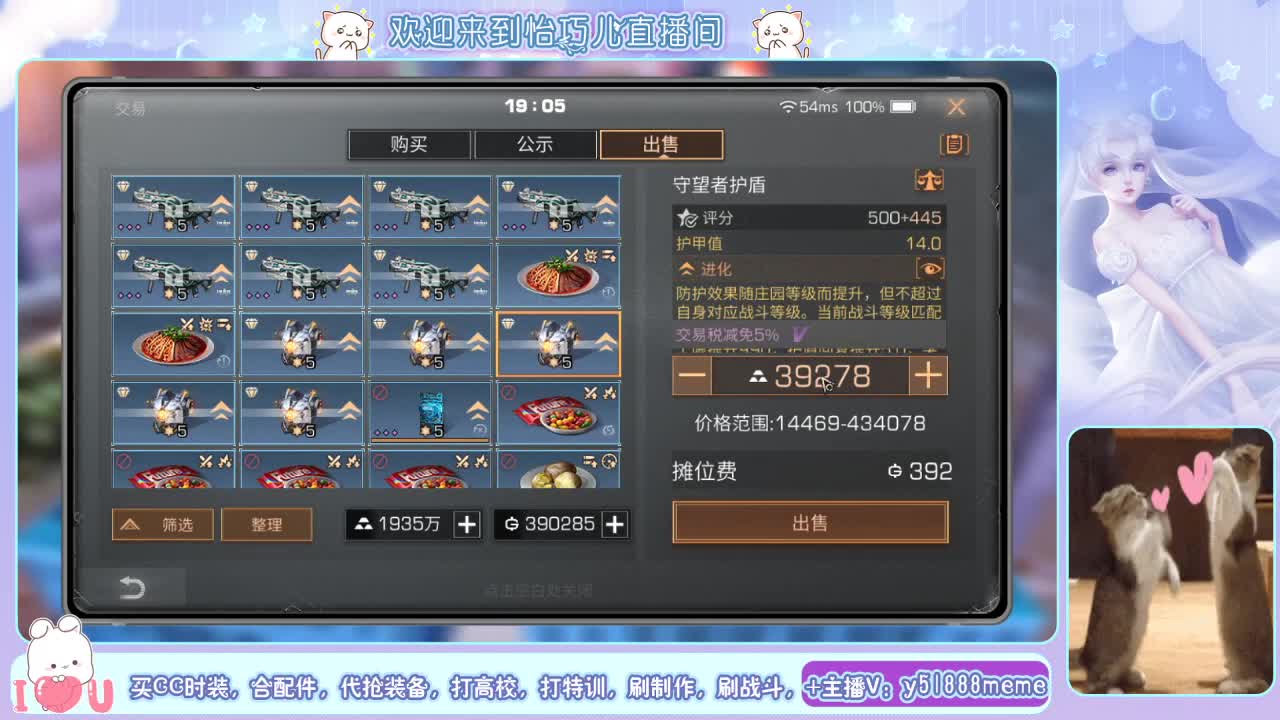Click minus to decrease the selling price
Image resolution: width=1280 pixels, height=720 pixels.
[x=692, y=375]
